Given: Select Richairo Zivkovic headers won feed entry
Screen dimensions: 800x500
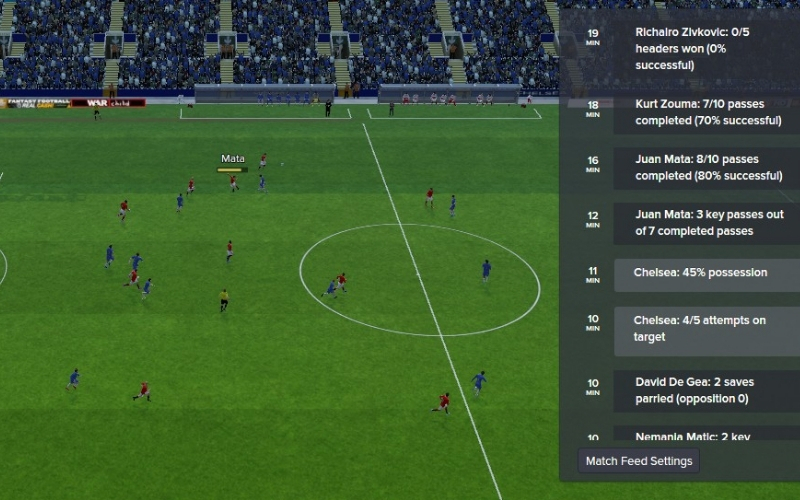Looking at the screenshot, I should click(706, 50).
